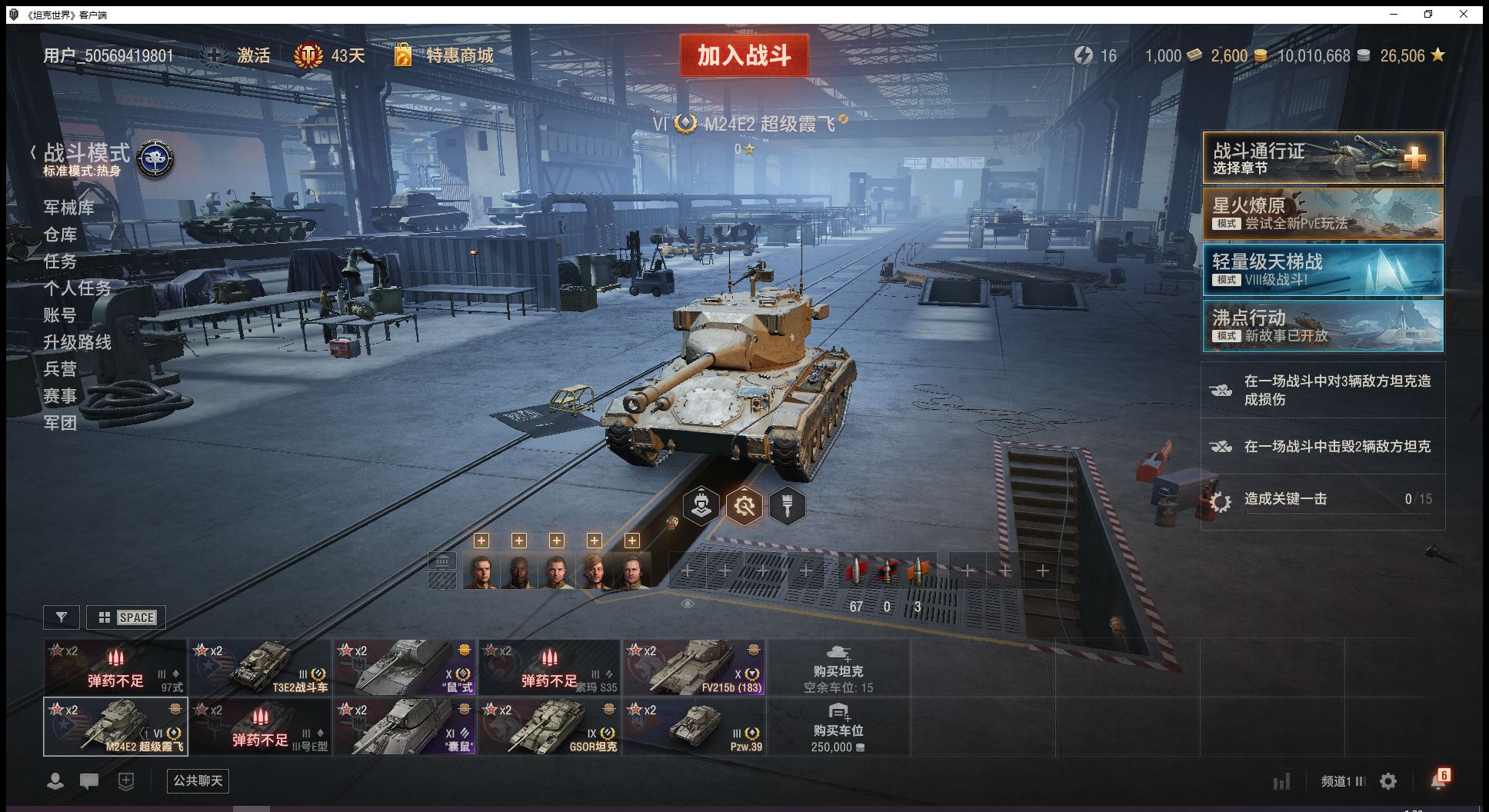Image resolution: width=1489 pixels, height=812 pixels.
Task: Open the 兵营 barracks
Action: 60,369
